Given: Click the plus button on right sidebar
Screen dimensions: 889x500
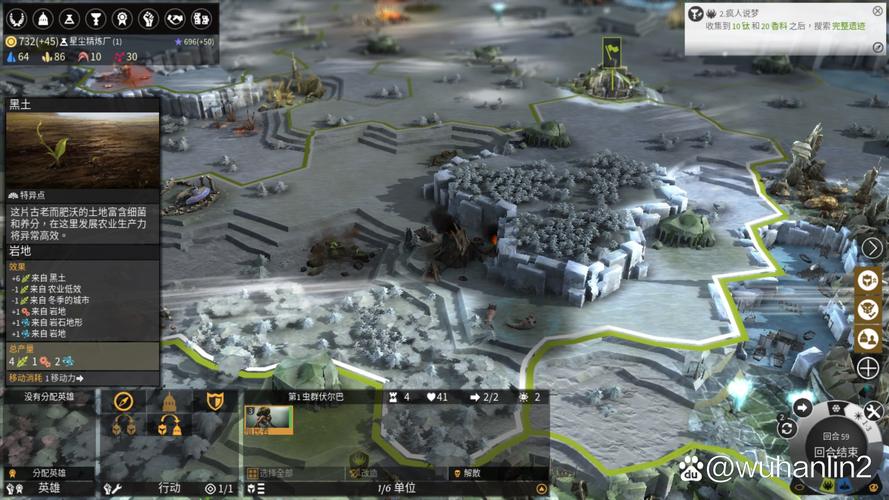Looking at the screenshot, I should (868, 369).
